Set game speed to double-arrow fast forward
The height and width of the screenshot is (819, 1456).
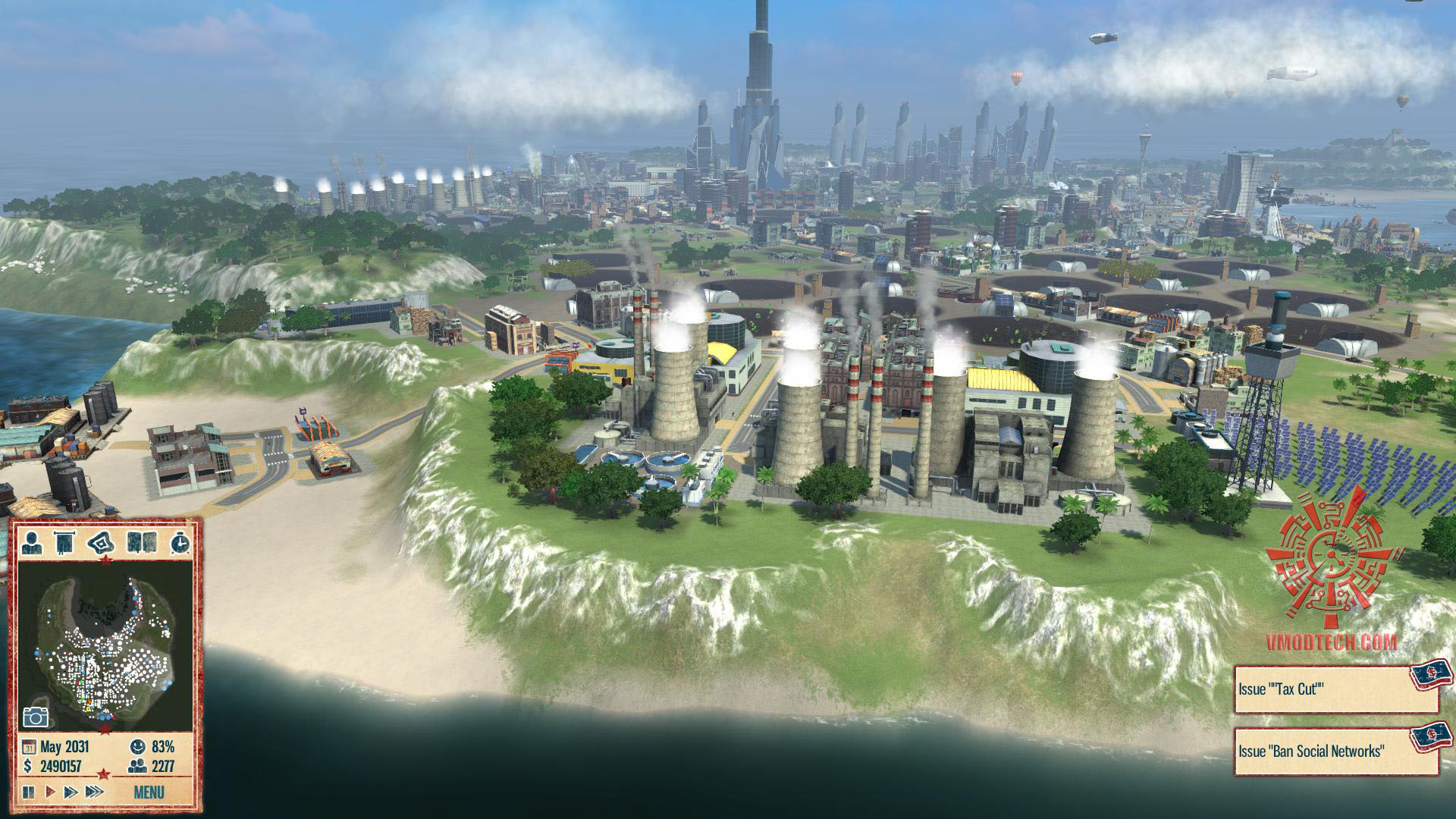71,792
